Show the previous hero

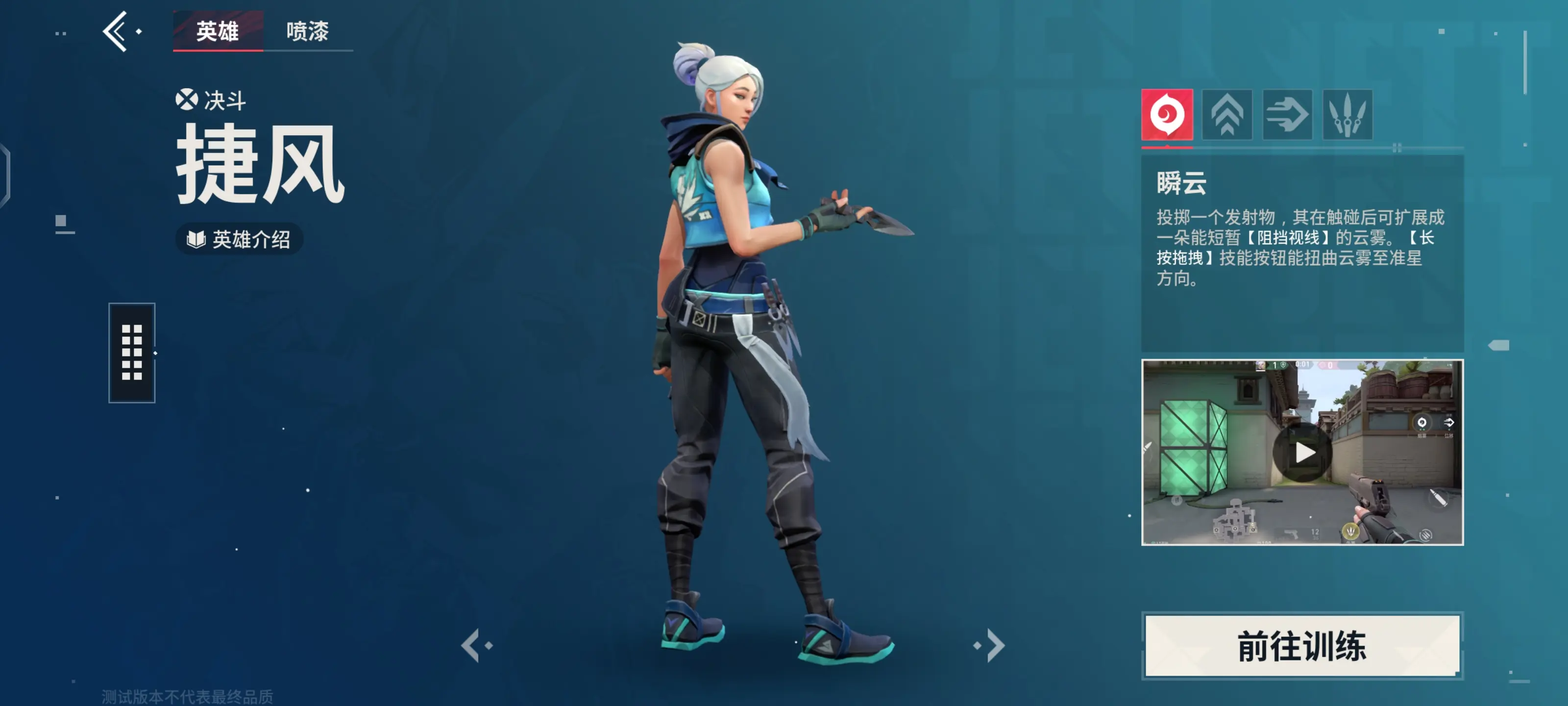[472, 645]
